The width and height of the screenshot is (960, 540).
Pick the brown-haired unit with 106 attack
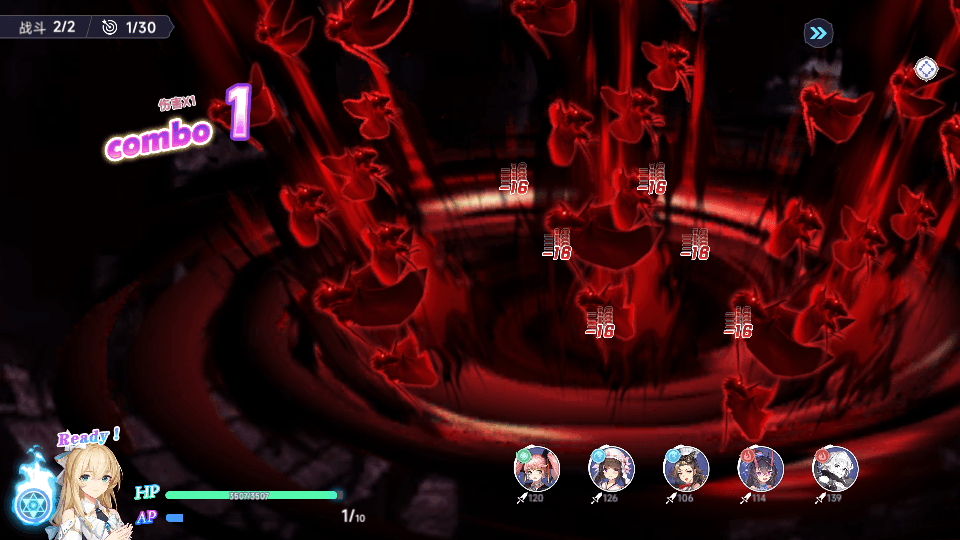click(x=686, y=468)
